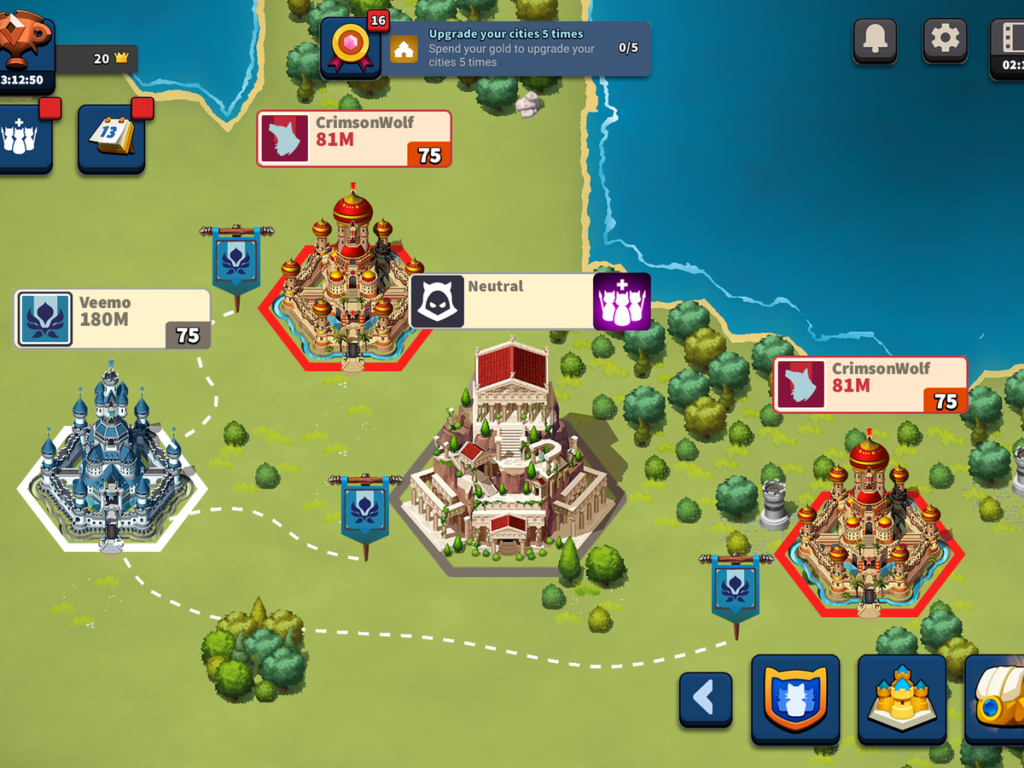Open the film reel video button
The width and height of the screenshot is (1024, 768).
[1008, 40]
